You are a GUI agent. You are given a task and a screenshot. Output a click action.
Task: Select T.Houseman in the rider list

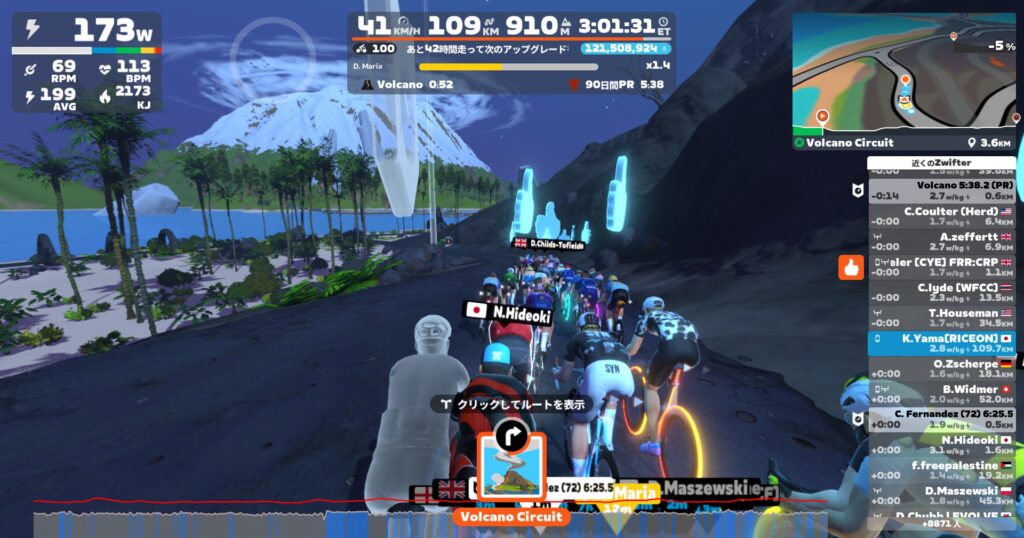pyautogui.click(x=940, y=318)
